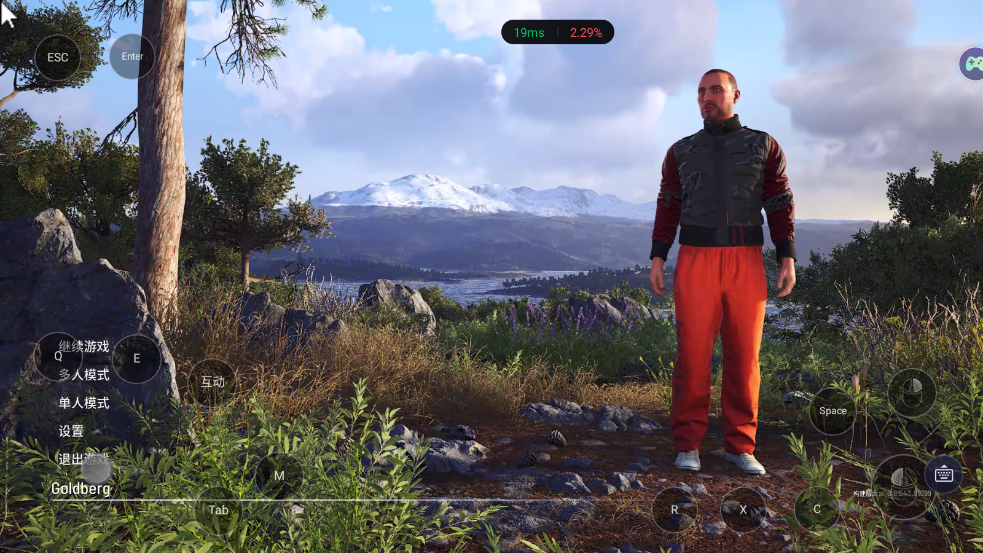This screenshot has height=553, width=983.
Task: Open the on-screen keyboard overlay icon
Action: pyautogui.click(x=943, y=474)
